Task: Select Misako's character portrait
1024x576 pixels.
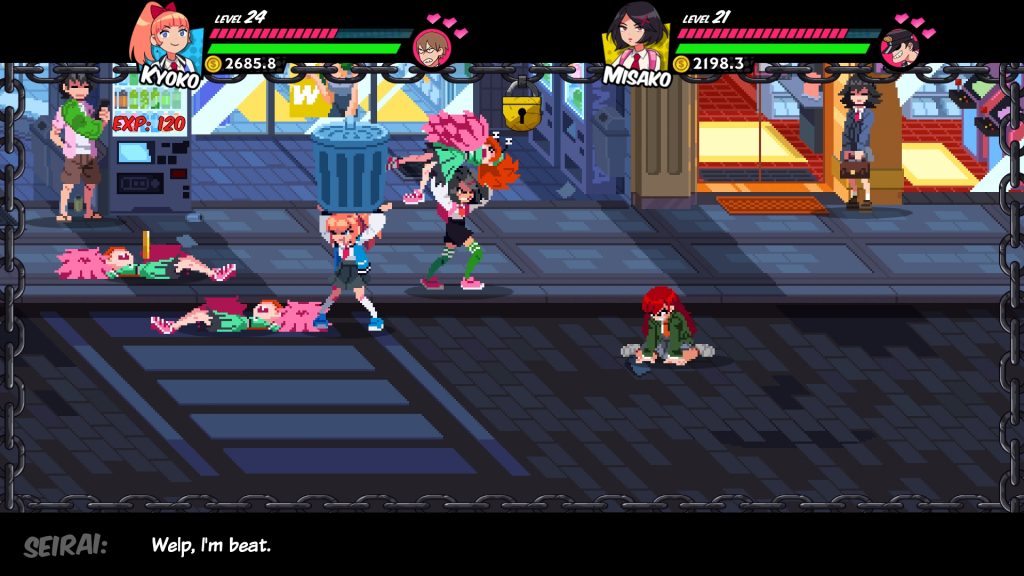Action: pos(635,38)
